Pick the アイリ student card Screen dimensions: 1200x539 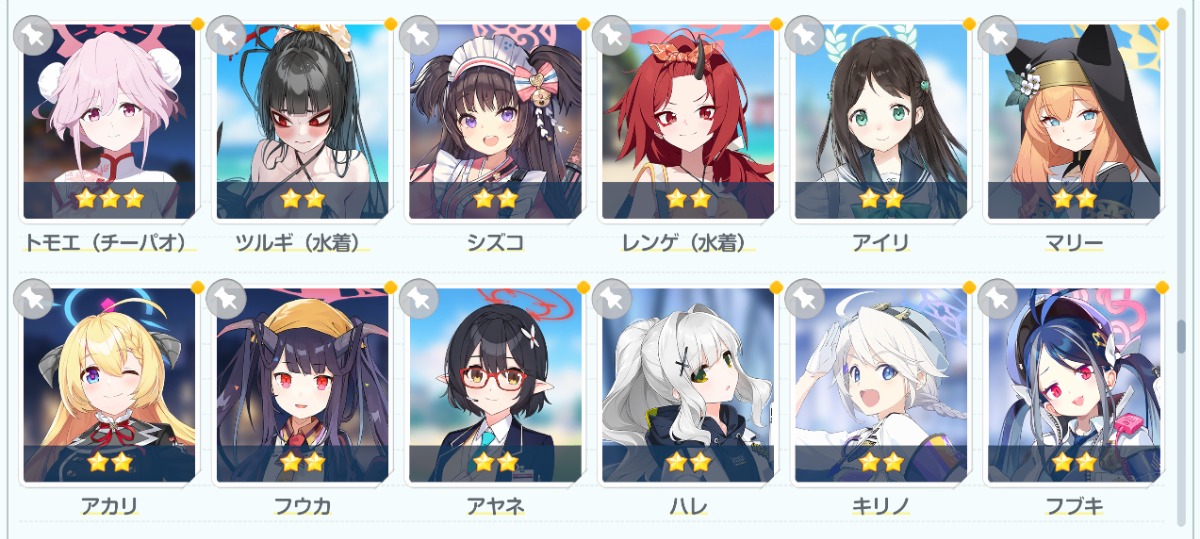[882, 120]
